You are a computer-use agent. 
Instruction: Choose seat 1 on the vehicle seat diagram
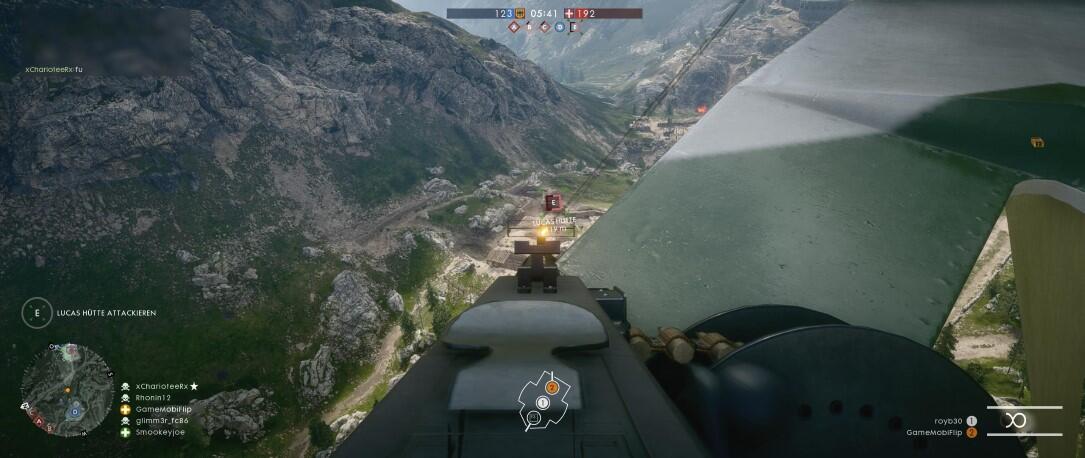542,402
